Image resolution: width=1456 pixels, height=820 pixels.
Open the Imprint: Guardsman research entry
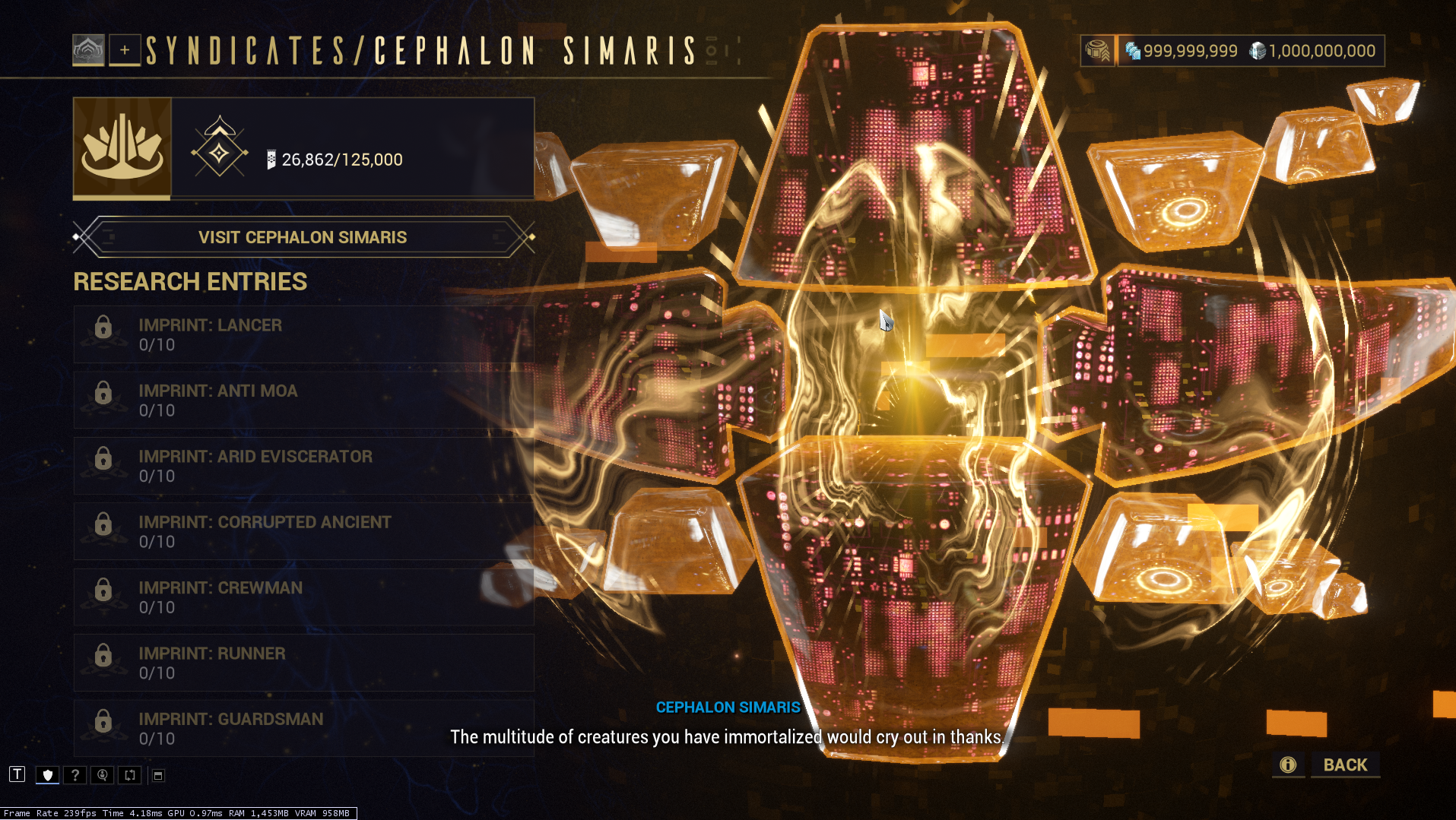pos(303,728)
